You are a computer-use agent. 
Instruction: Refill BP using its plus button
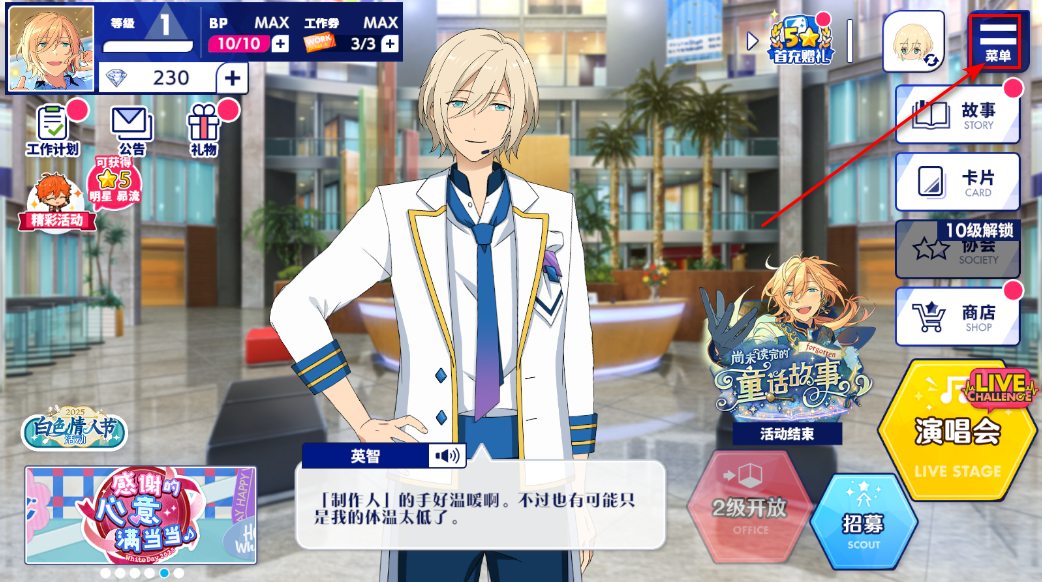[x=280, y=43]
